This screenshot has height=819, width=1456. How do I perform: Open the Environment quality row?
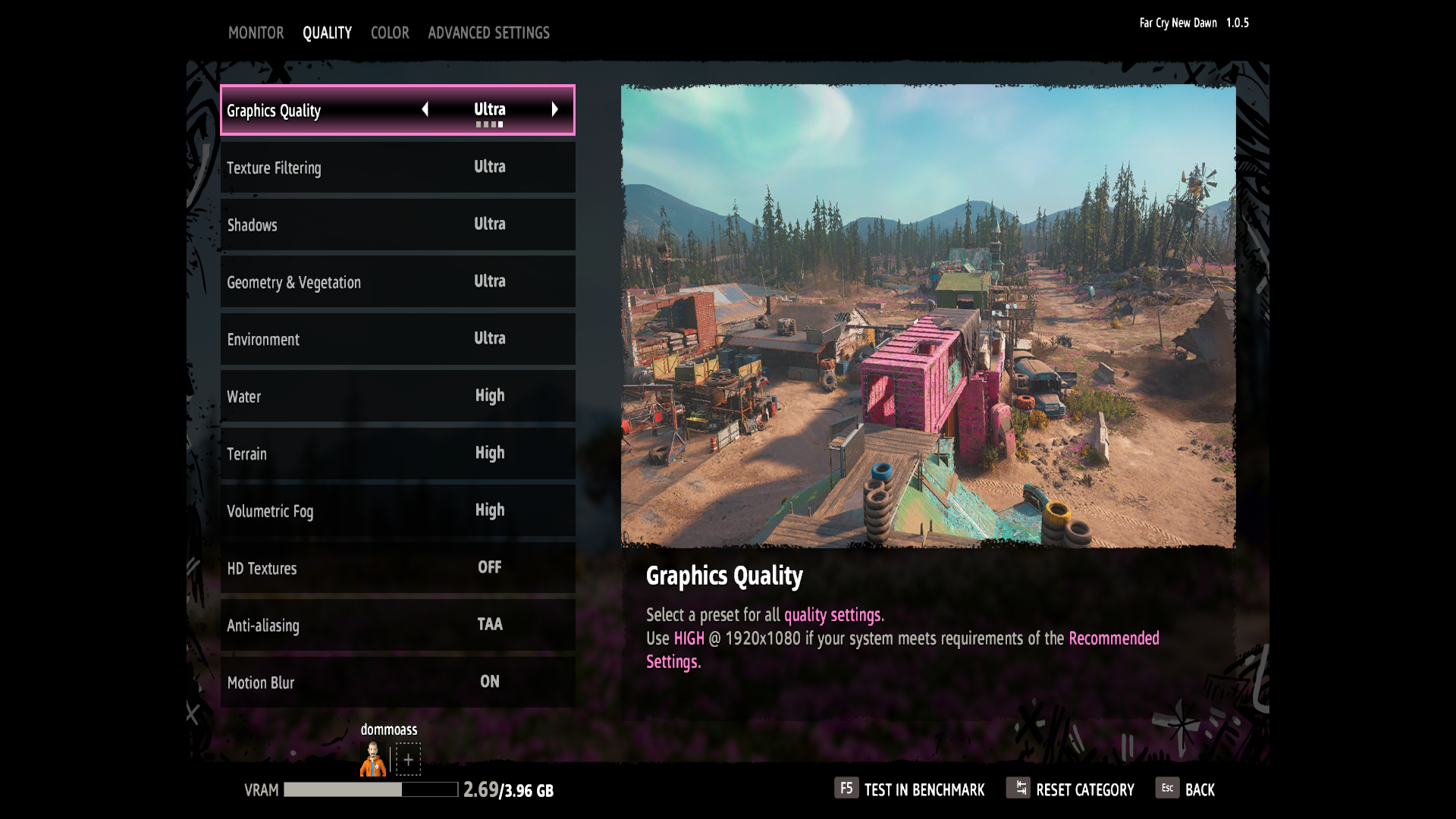pos(397,339)
